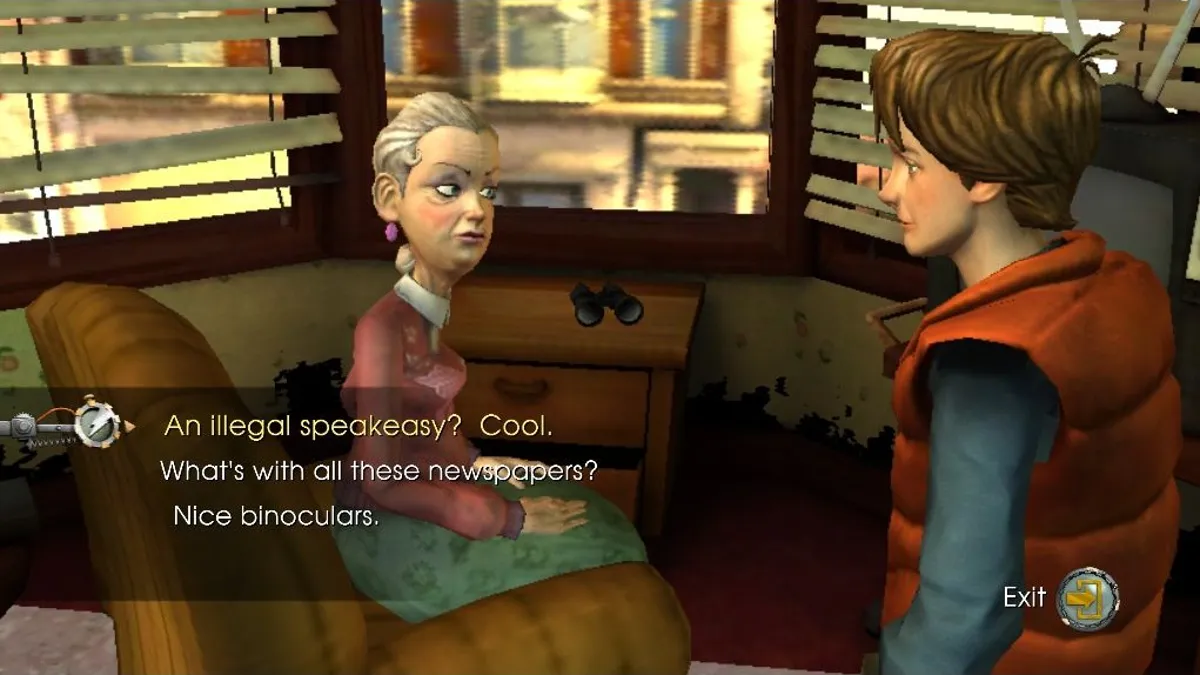1200x675 pixels.
Task: Choose "An illegal speakeasy? Cool." reply
Action: point(358,425)
